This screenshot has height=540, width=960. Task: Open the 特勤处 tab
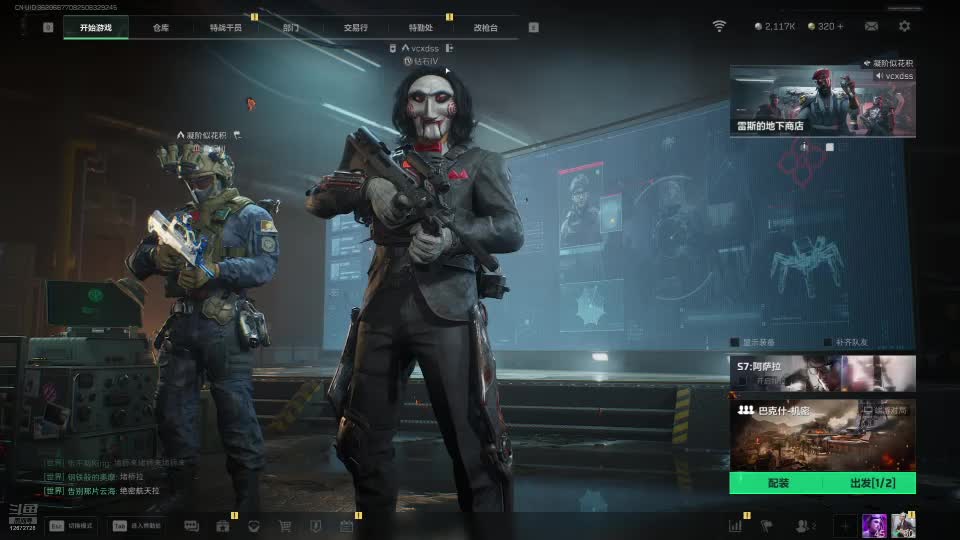pyautogui.click(x=421, y=28)
